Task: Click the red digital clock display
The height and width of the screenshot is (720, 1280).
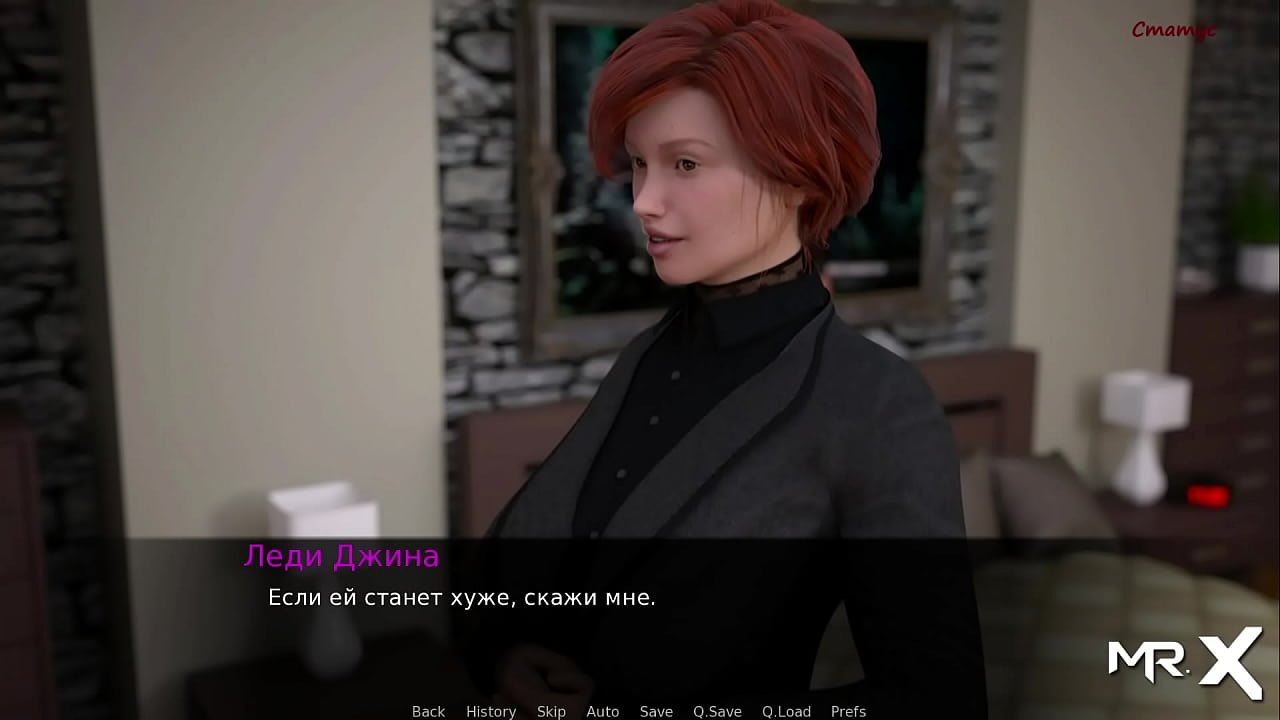Action: click(x=1207, y=494)
